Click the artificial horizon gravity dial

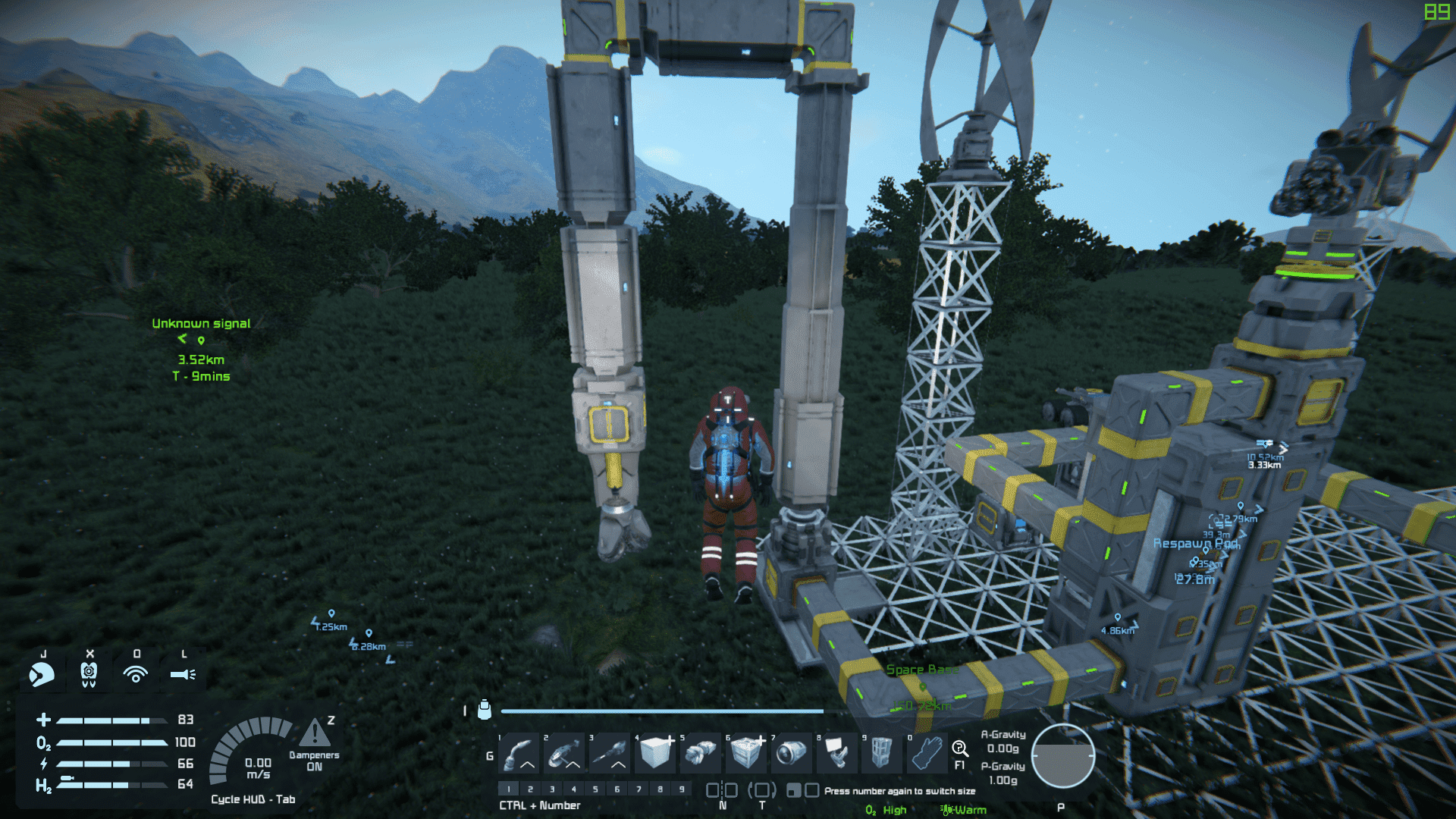1062,756
